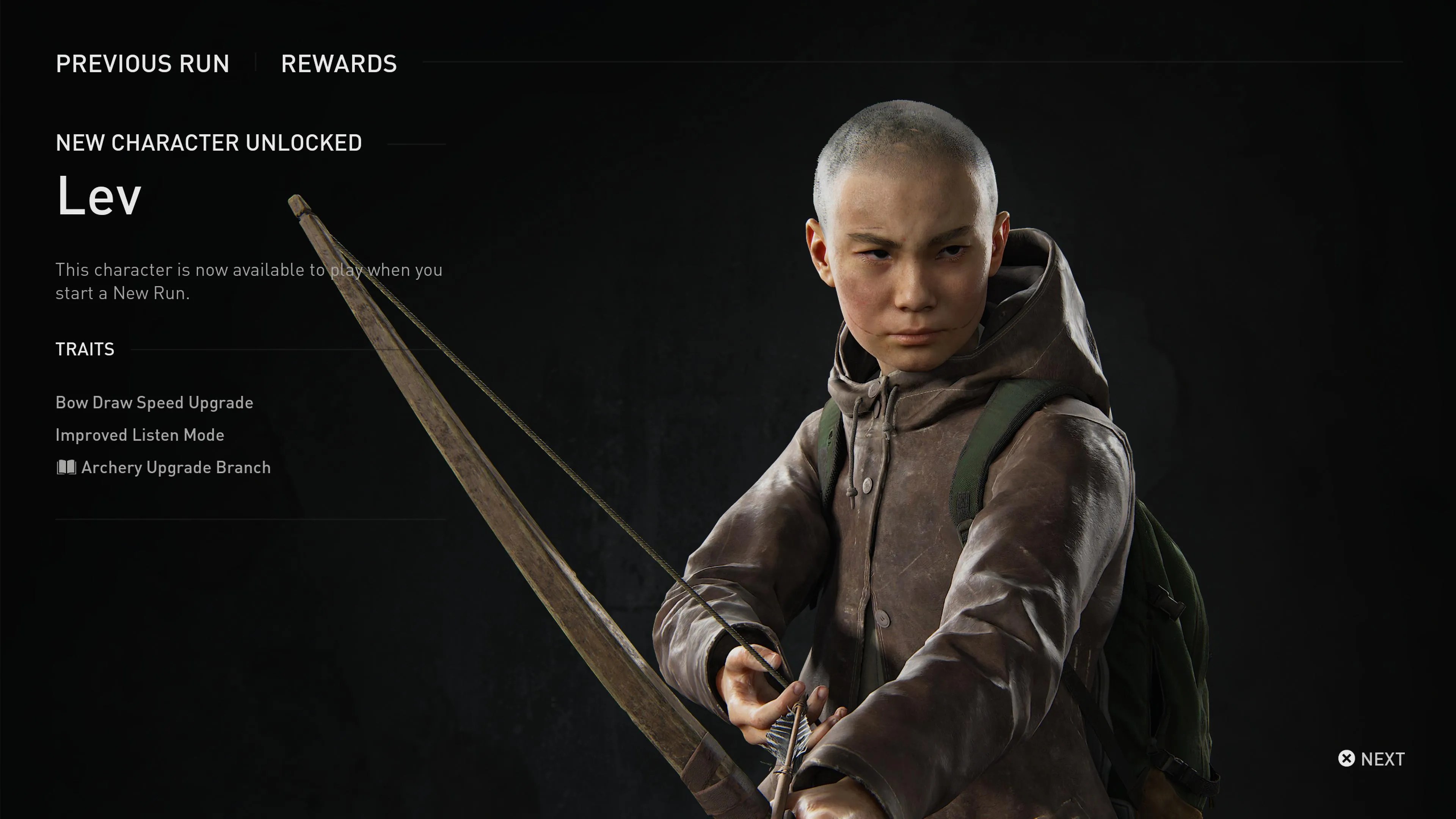This screenshot has width=1456, height=819.
Task: Switch to the REWARDS tab
Action: (x=339, y=64)
